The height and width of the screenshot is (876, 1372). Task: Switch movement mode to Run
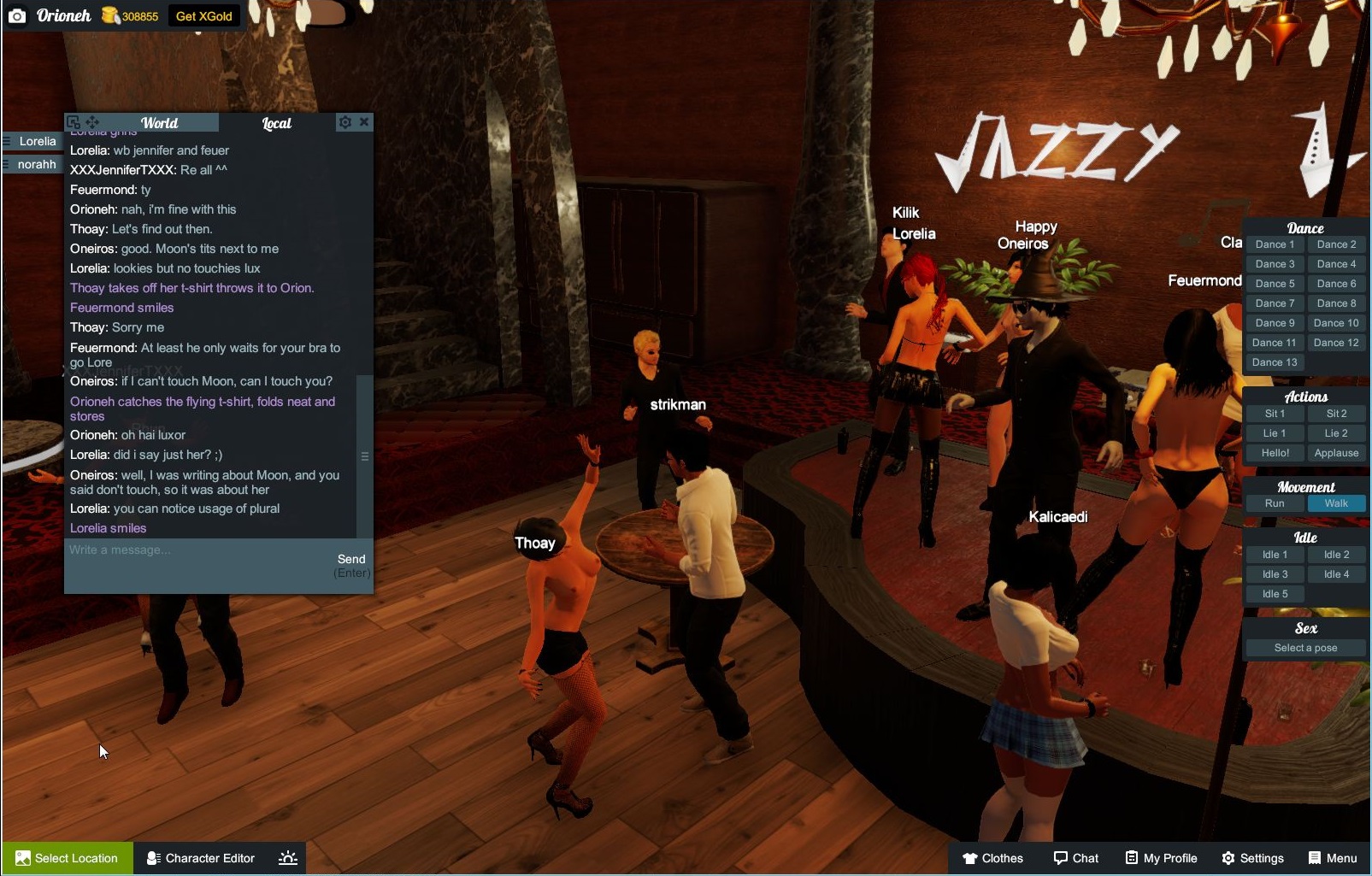tap(1275, 503)
